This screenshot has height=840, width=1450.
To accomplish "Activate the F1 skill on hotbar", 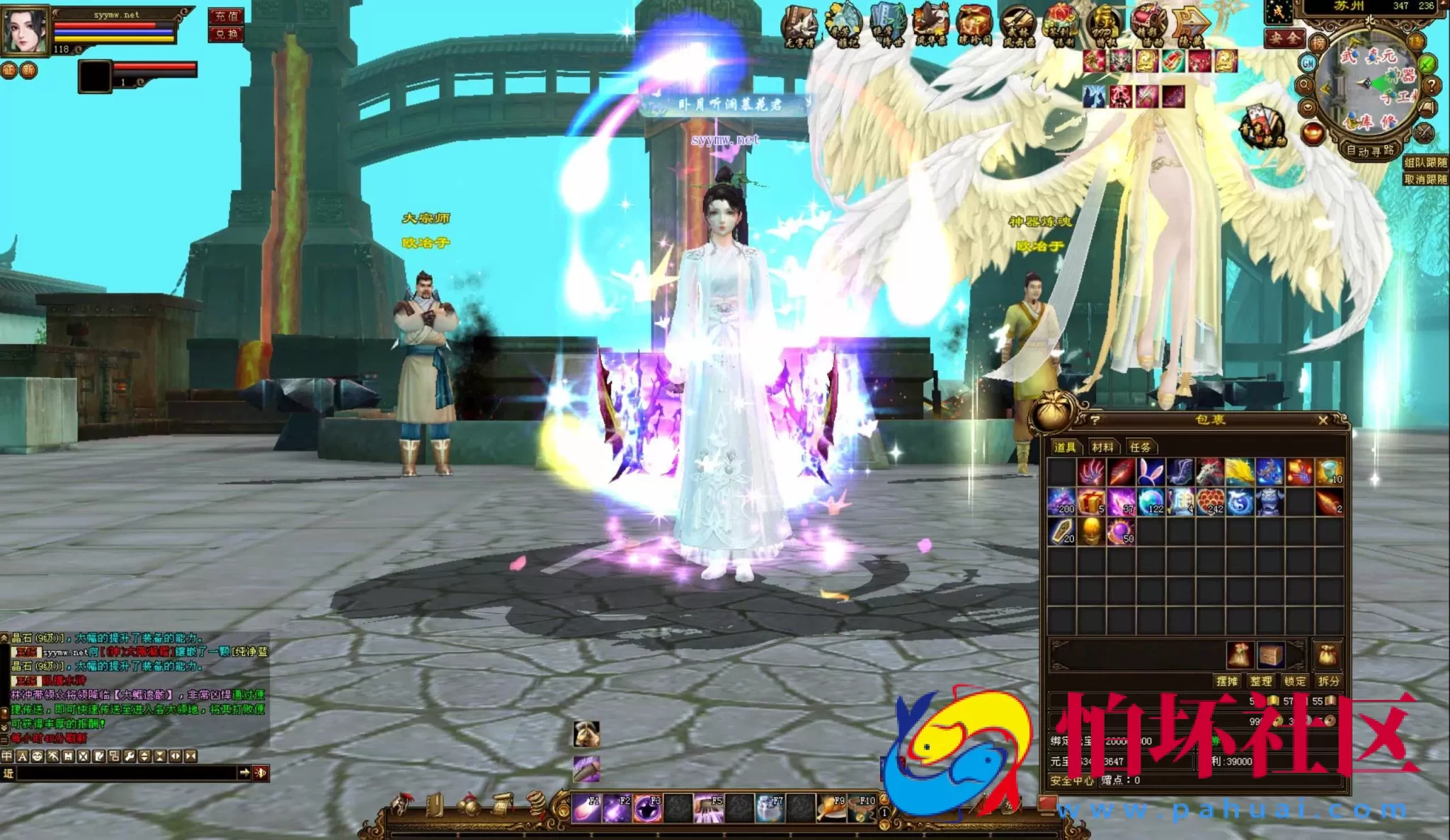I will click(586, 808).
